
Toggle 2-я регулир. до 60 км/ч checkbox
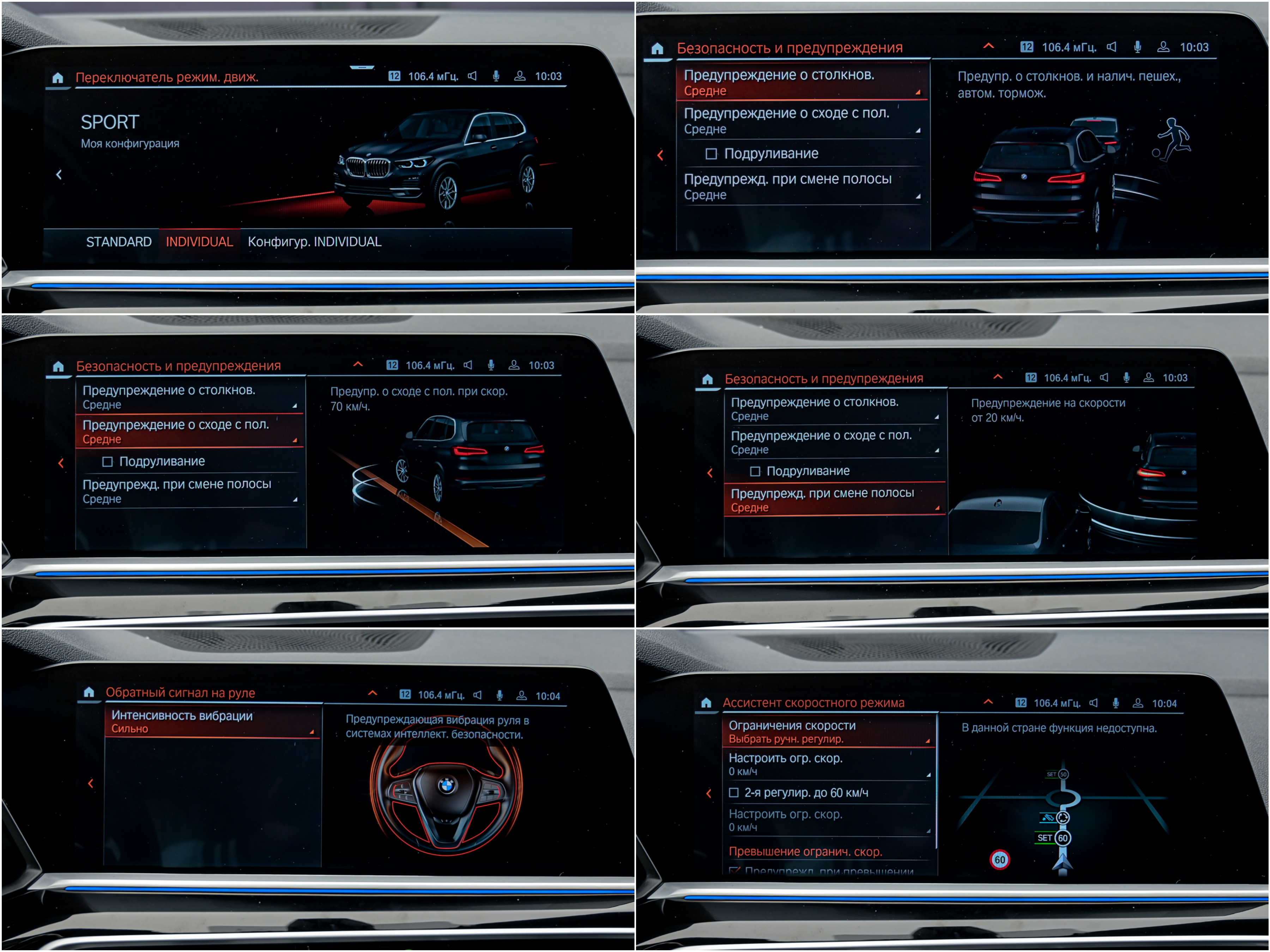coord(734,793)
